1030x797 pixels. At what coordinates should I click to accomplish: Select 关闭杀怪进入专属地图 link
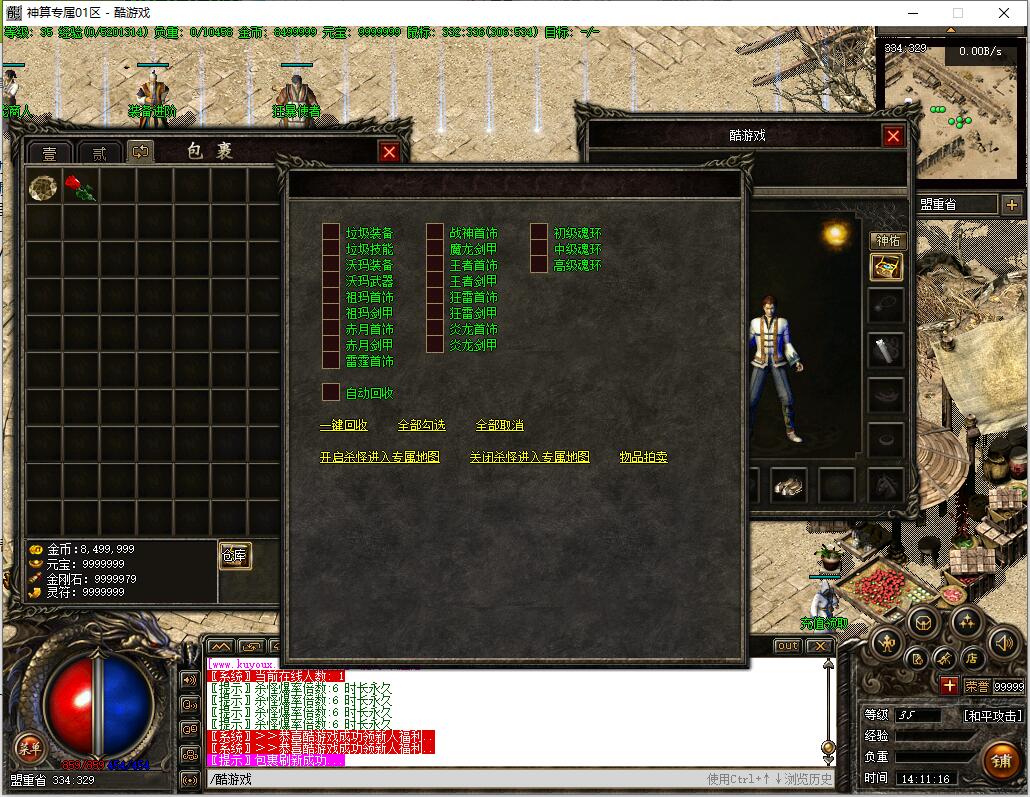529,457
